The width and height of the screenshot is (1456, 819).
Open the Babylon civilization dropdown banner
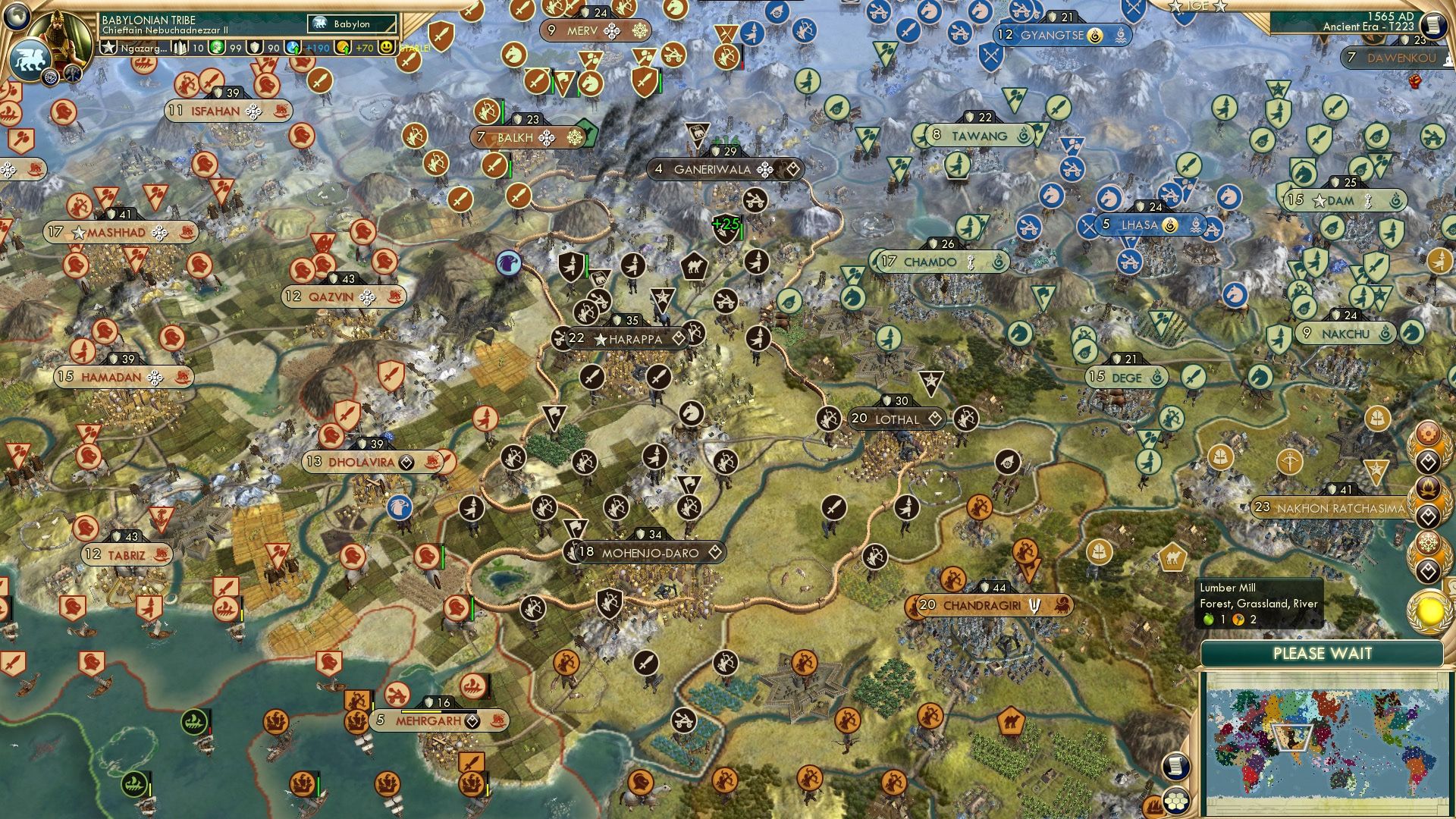[353, 24]
